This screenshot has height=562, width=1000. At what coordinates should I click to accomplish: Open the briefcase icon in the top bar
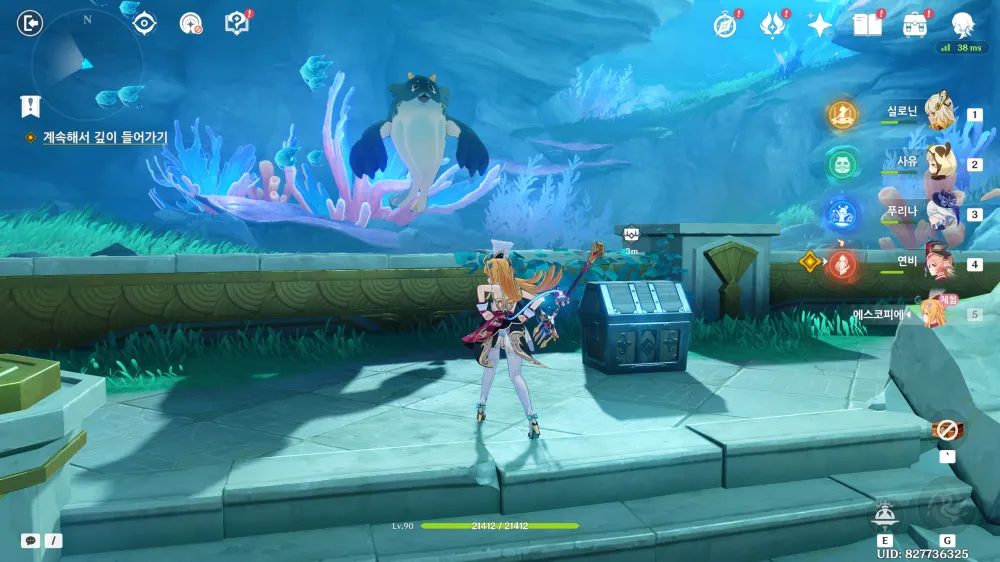(x=914, y=25)
